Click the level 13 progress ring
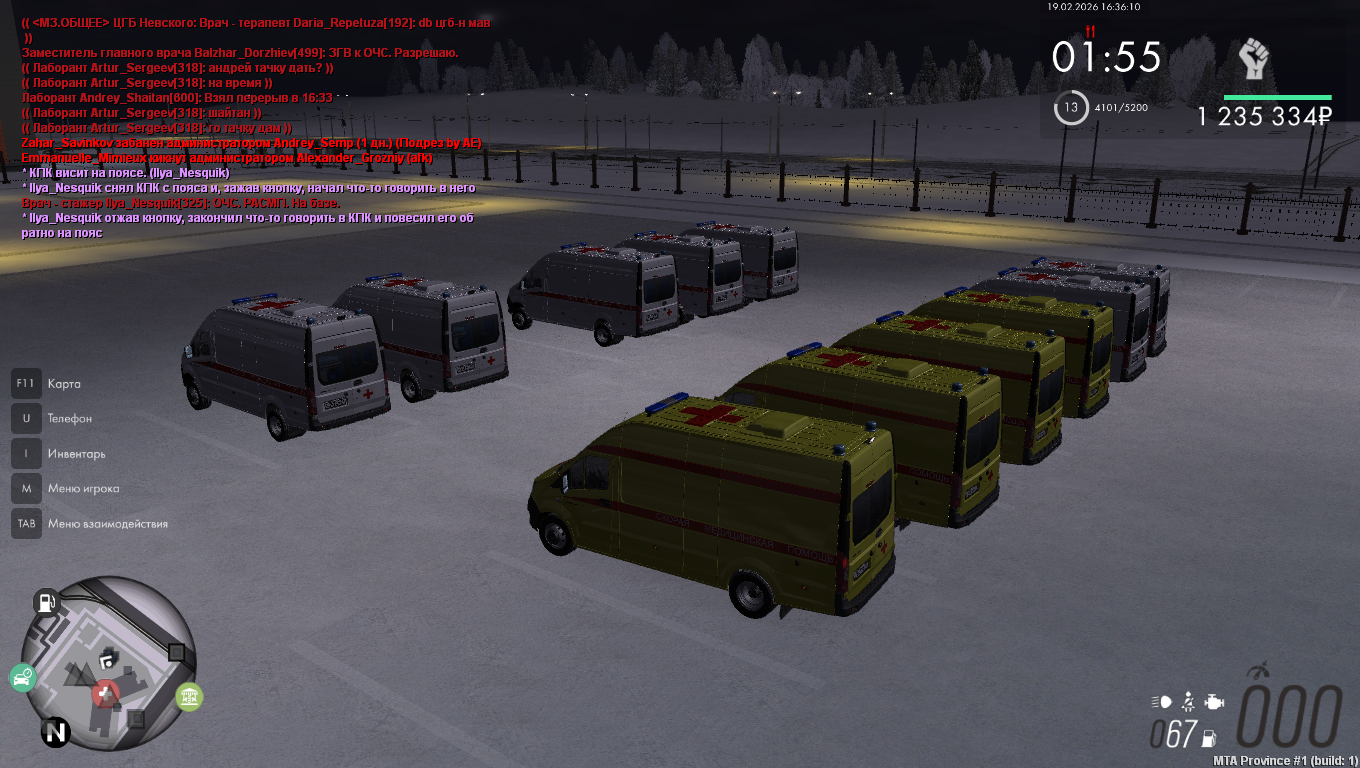Viewport: 1360px width, 768px height. click(1071, 107)
